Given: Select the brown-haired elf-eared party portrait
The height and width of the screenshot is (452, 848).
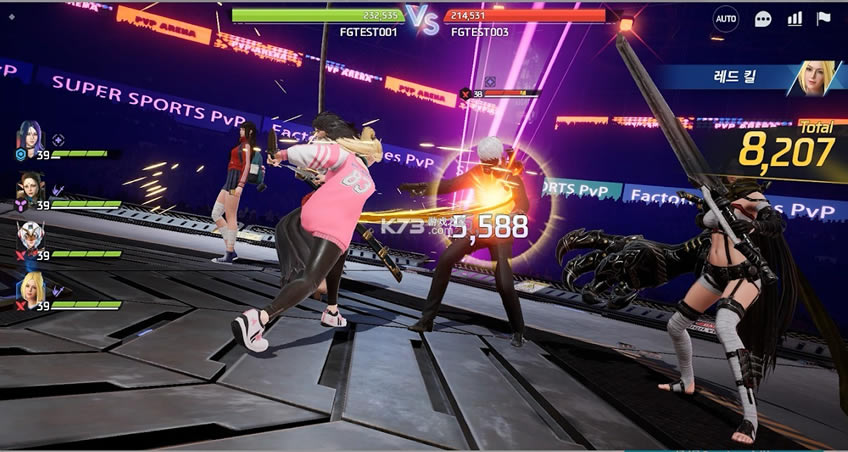Looking at the screenshot, I should pyautogui.click(x=29, y=187).
